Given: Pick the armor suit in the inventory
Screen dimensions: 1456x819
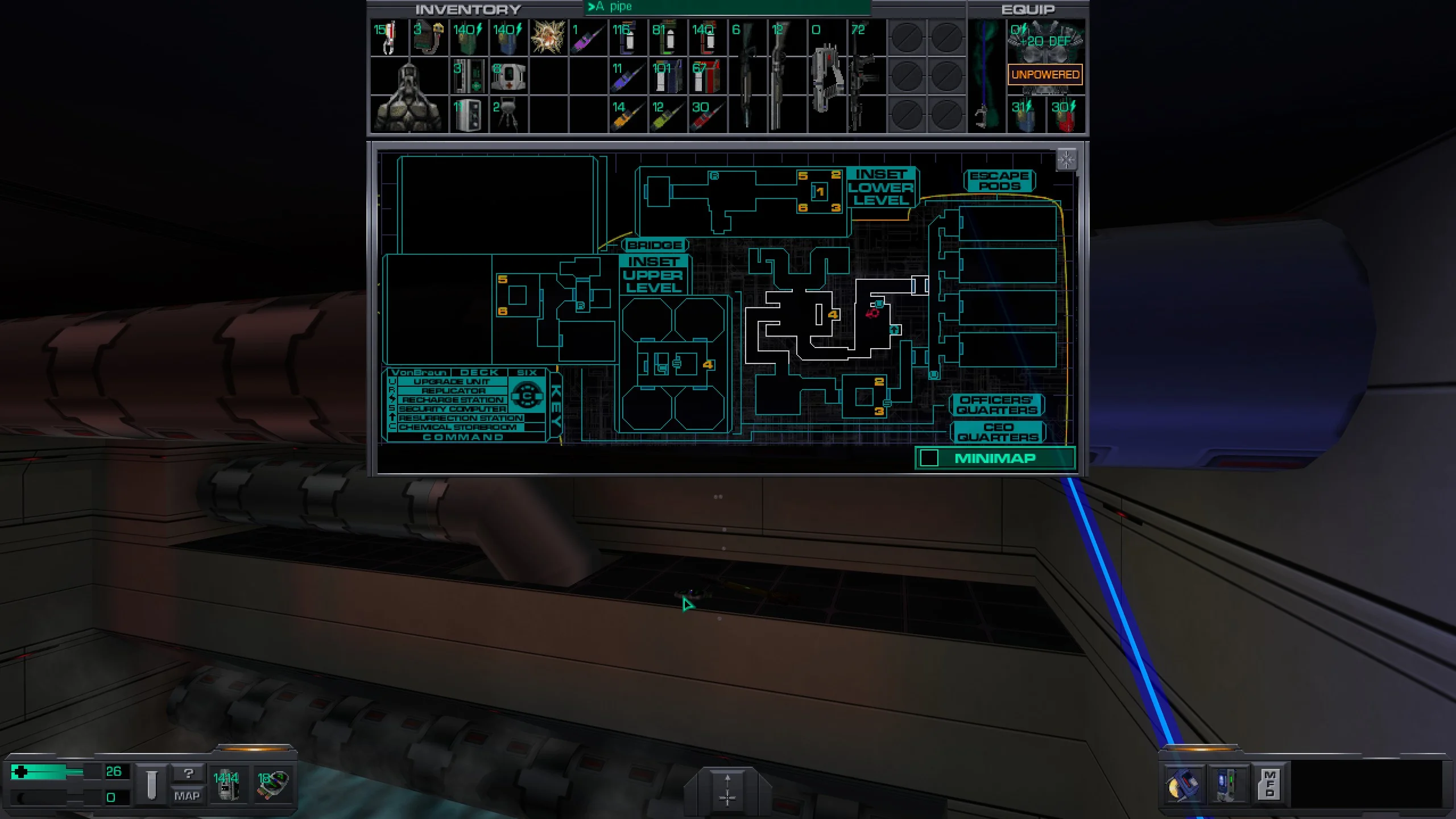Looking at the screenshot, I should [408, 96].
